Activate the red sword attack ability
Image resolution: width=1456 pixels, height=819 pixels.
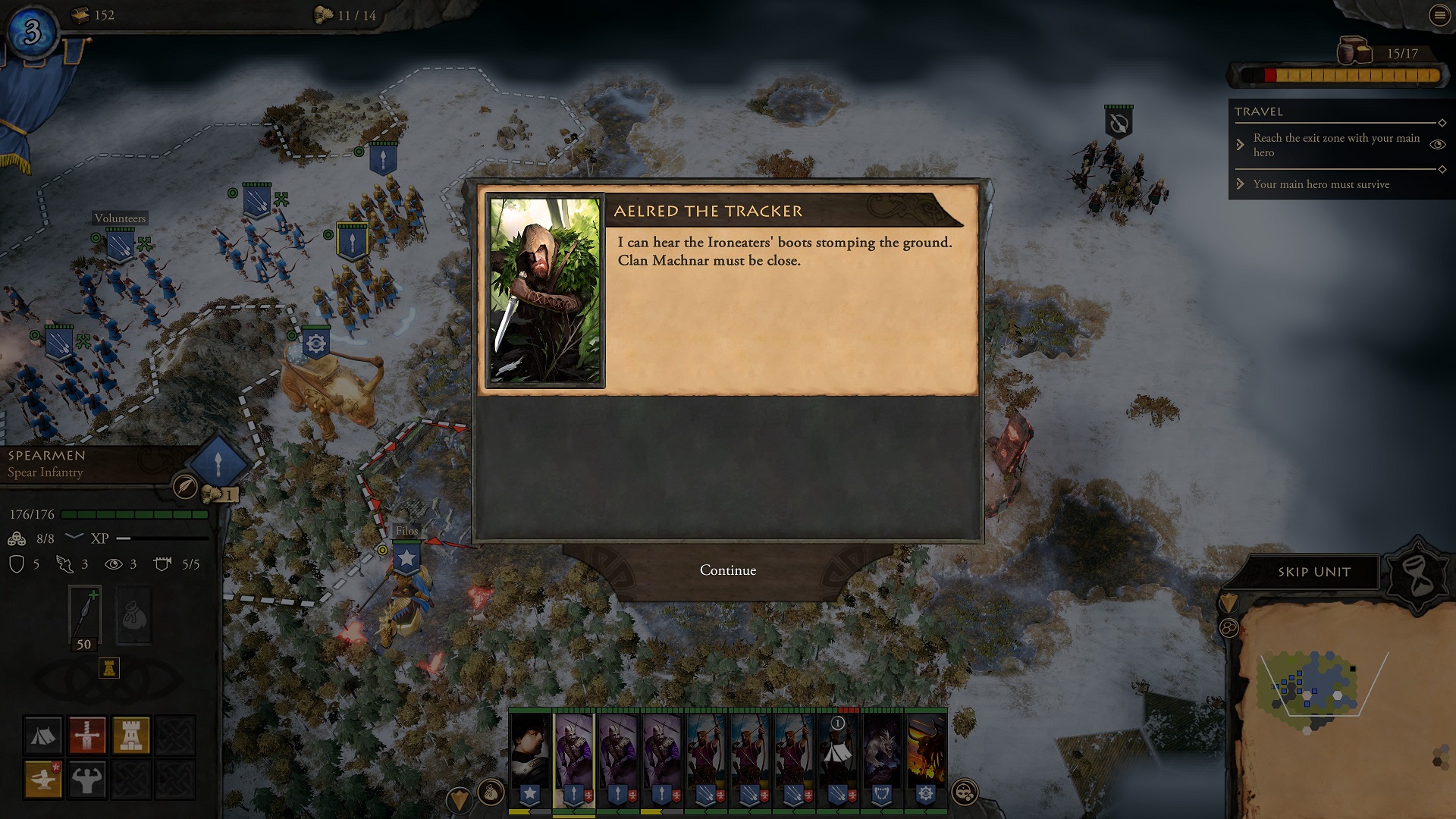(86, 736)
